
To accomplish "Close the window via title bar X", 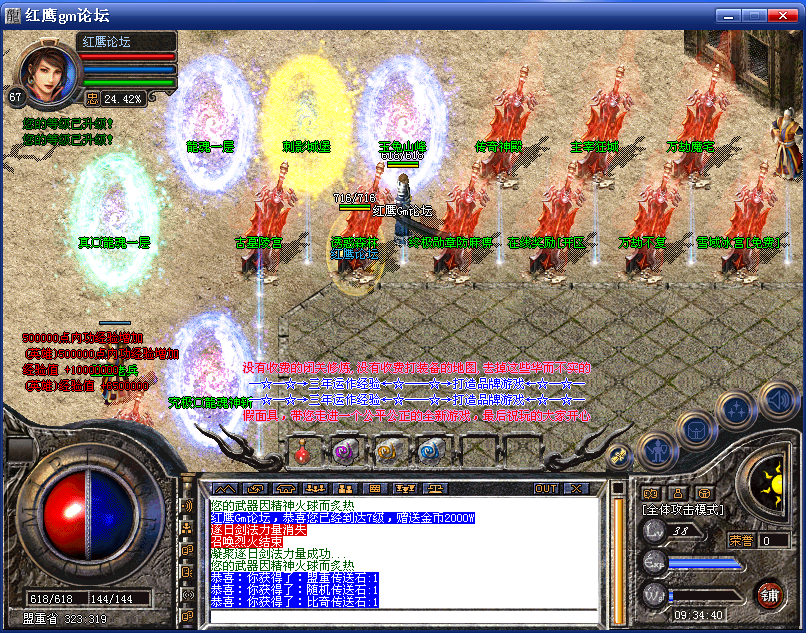I will point(783,15).
